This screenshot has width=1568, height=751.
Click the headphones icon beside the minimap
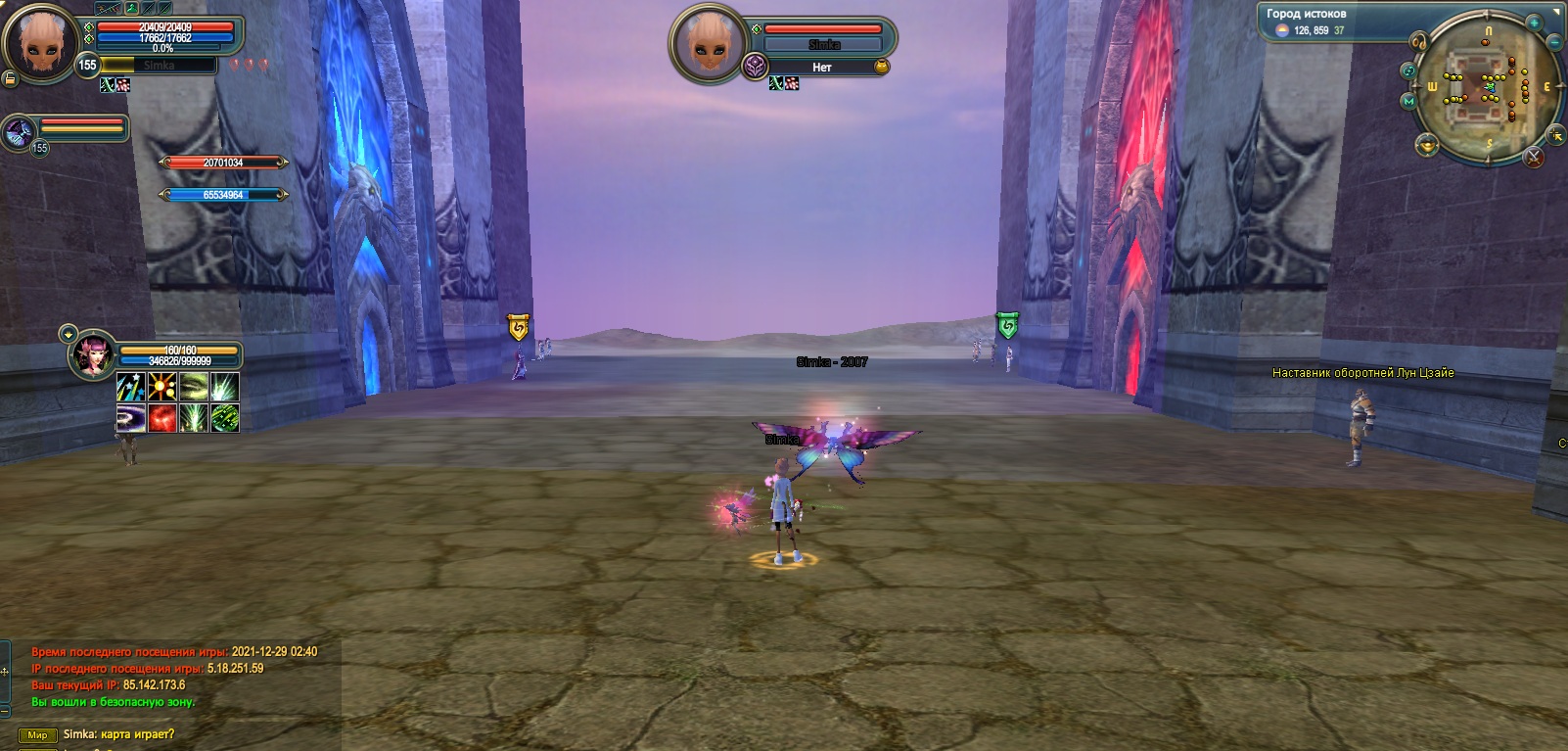point(1417,42)
